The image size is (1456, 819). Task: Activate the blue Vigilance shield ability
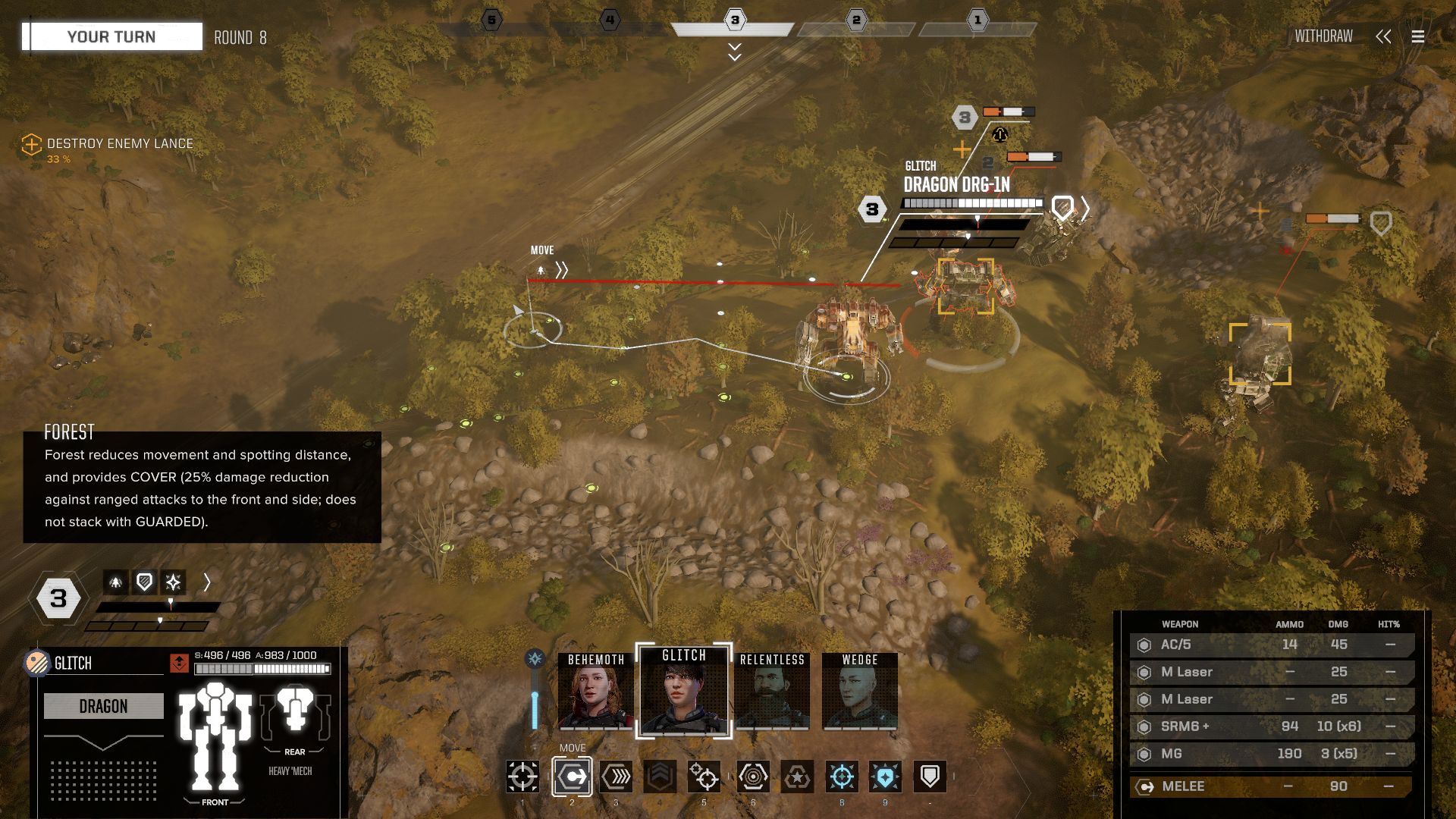[x=885, y=777]
